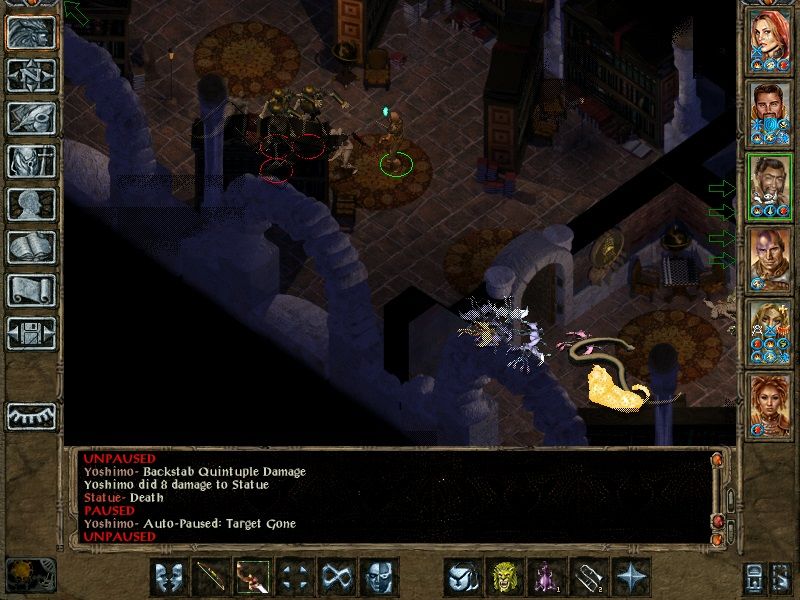Choose the highlighted bow weapon slot

253,577
